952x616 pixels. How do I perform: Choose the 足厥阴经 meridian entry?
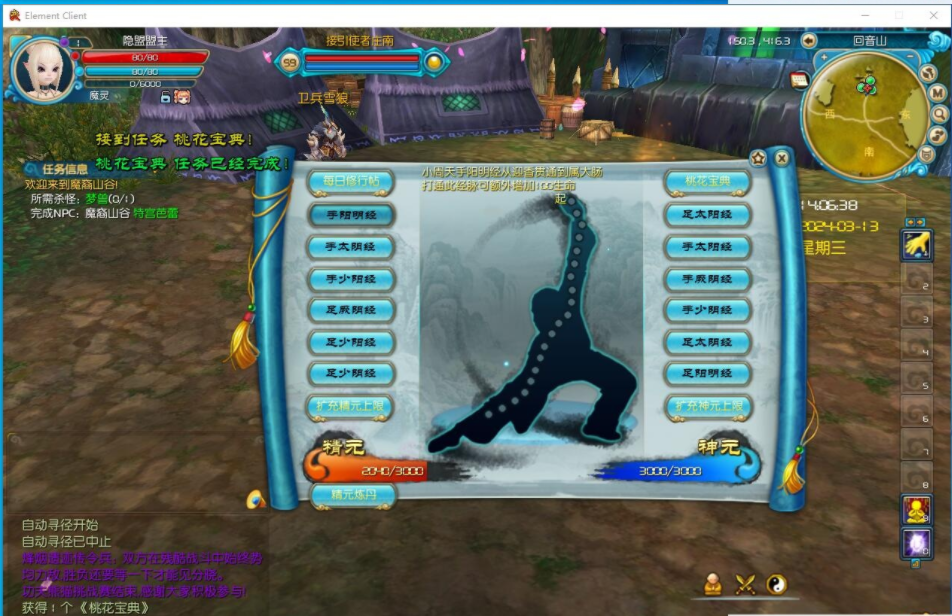click(x=350, y=310)
